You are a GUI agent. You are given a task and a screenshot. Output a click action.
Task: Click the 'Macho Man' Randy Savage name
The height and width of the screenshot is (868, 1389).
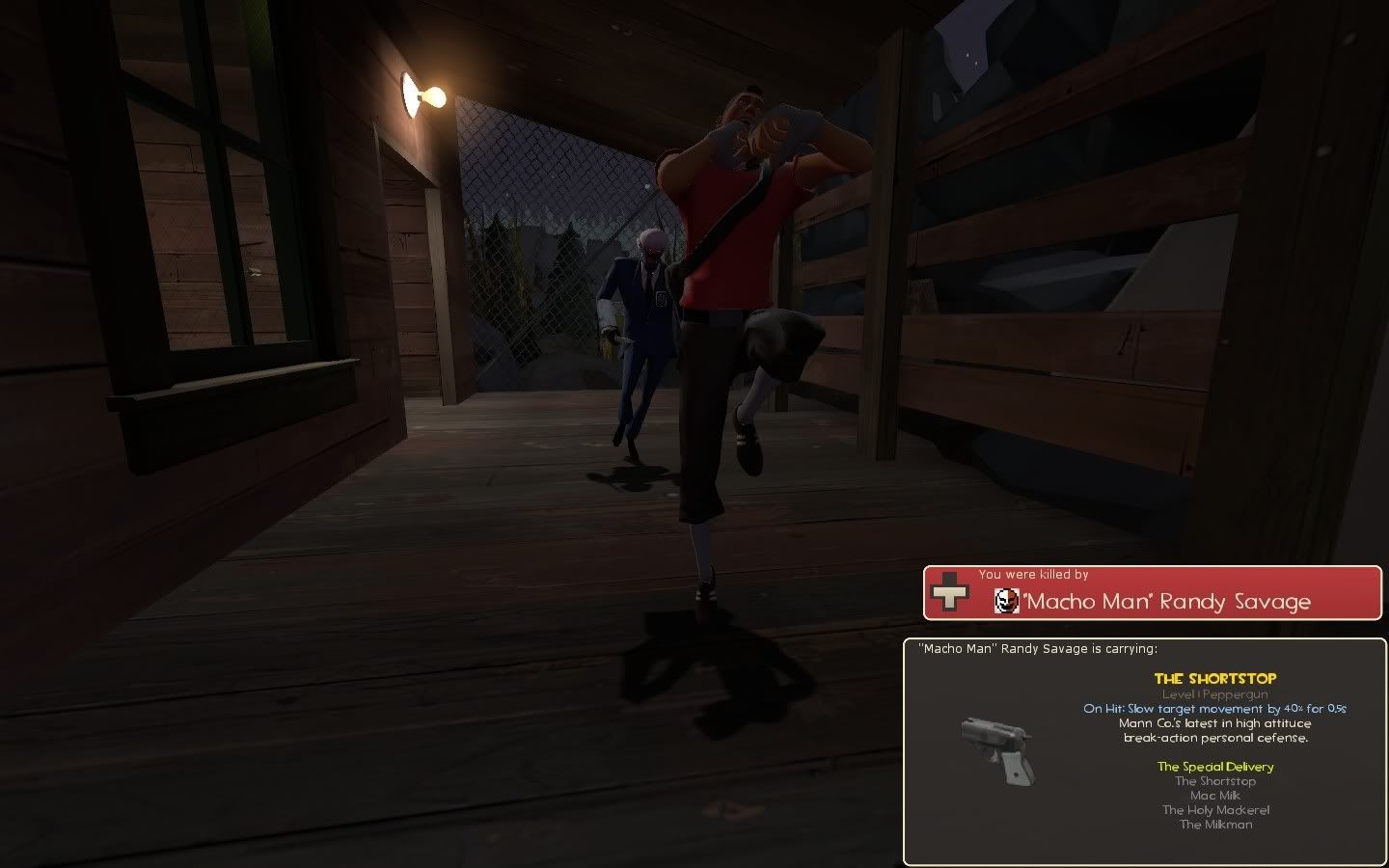point(1169,601)
